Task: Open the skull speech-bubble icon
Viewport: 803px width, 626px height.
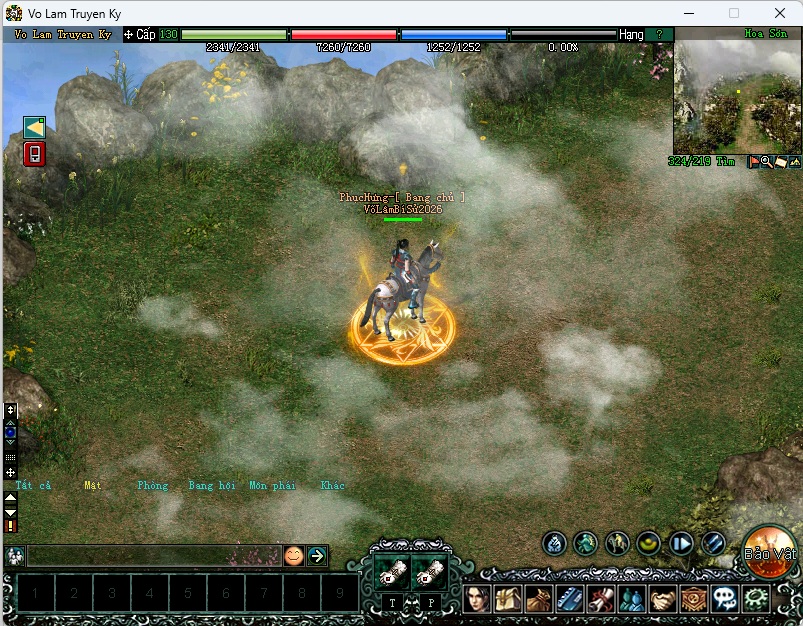Action: click(725, 598)
